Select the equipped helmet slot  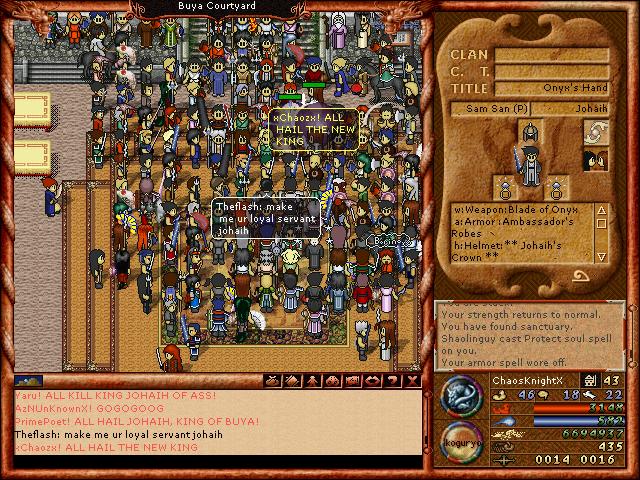click(529, 132)
